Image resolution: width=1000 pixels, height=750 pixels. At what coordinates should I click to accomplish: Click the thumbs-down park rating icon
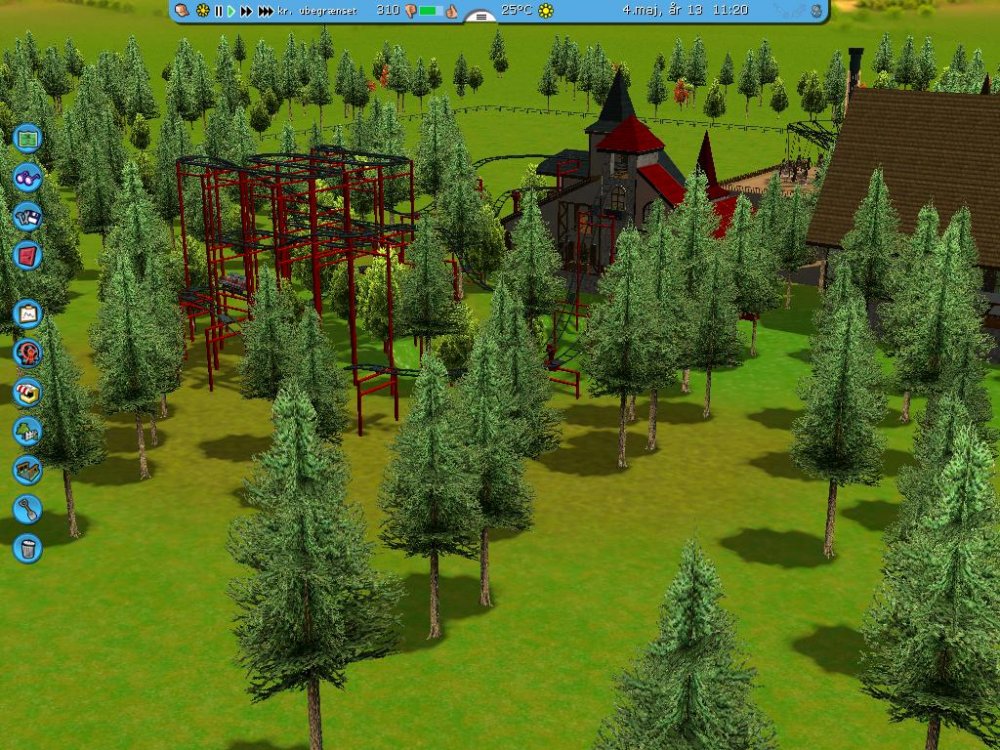(410, 11)
